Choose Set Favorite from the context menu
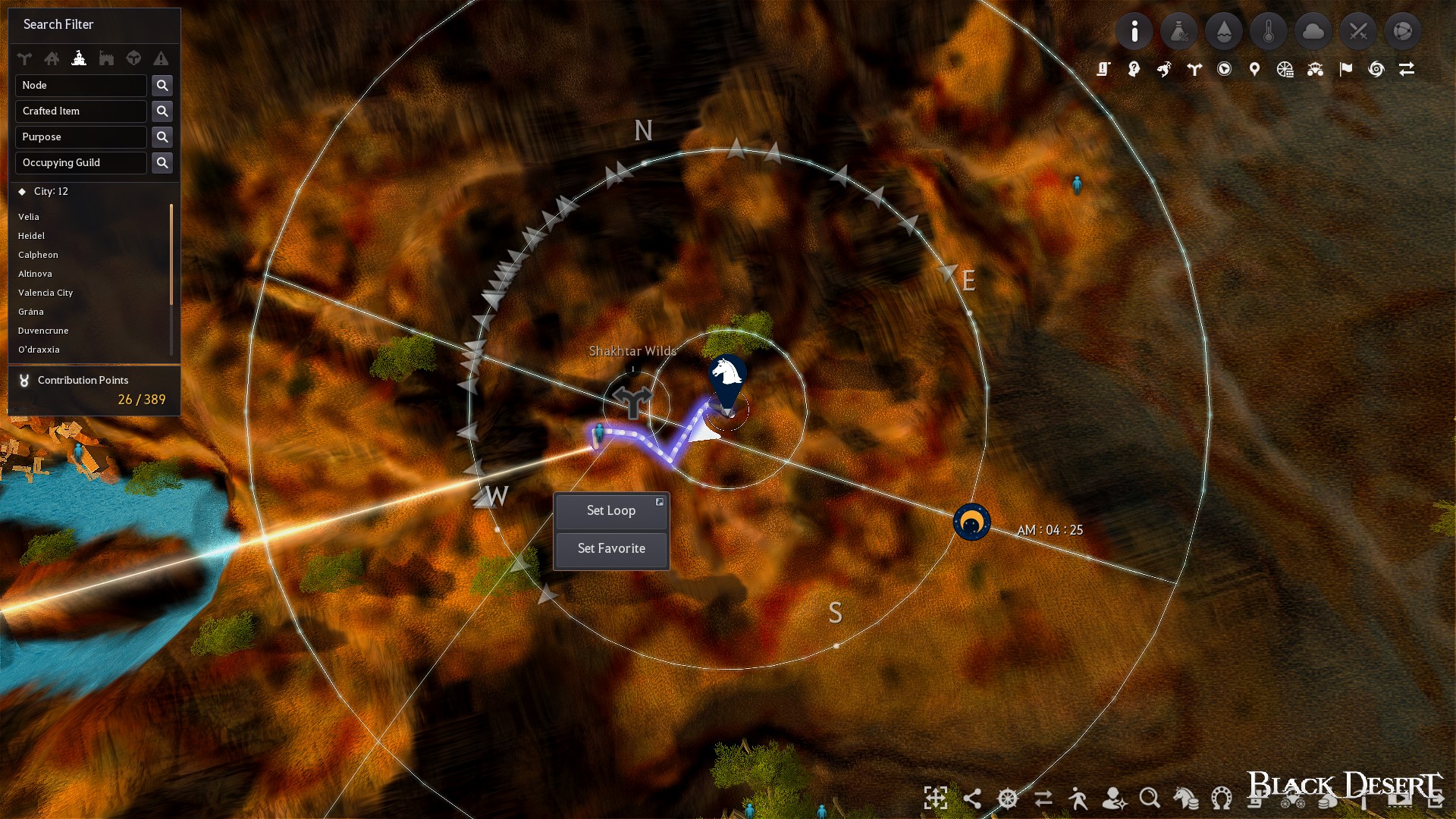Image resolution: width=1456 pixels, height=819 pixels. coord(611,548)
